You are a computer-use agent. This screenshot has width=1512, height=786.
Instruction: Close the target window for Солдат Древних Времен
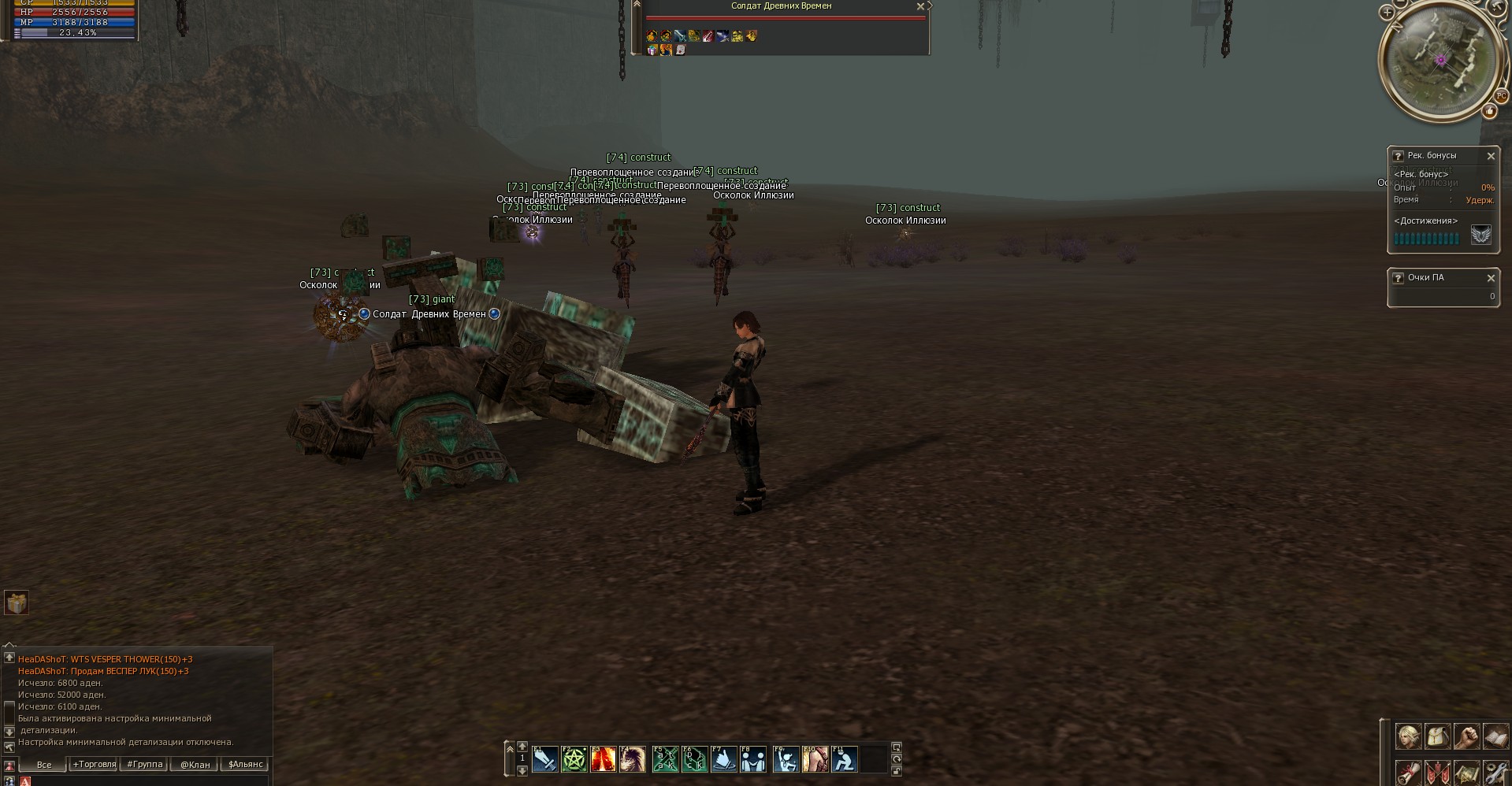point(919,6)
